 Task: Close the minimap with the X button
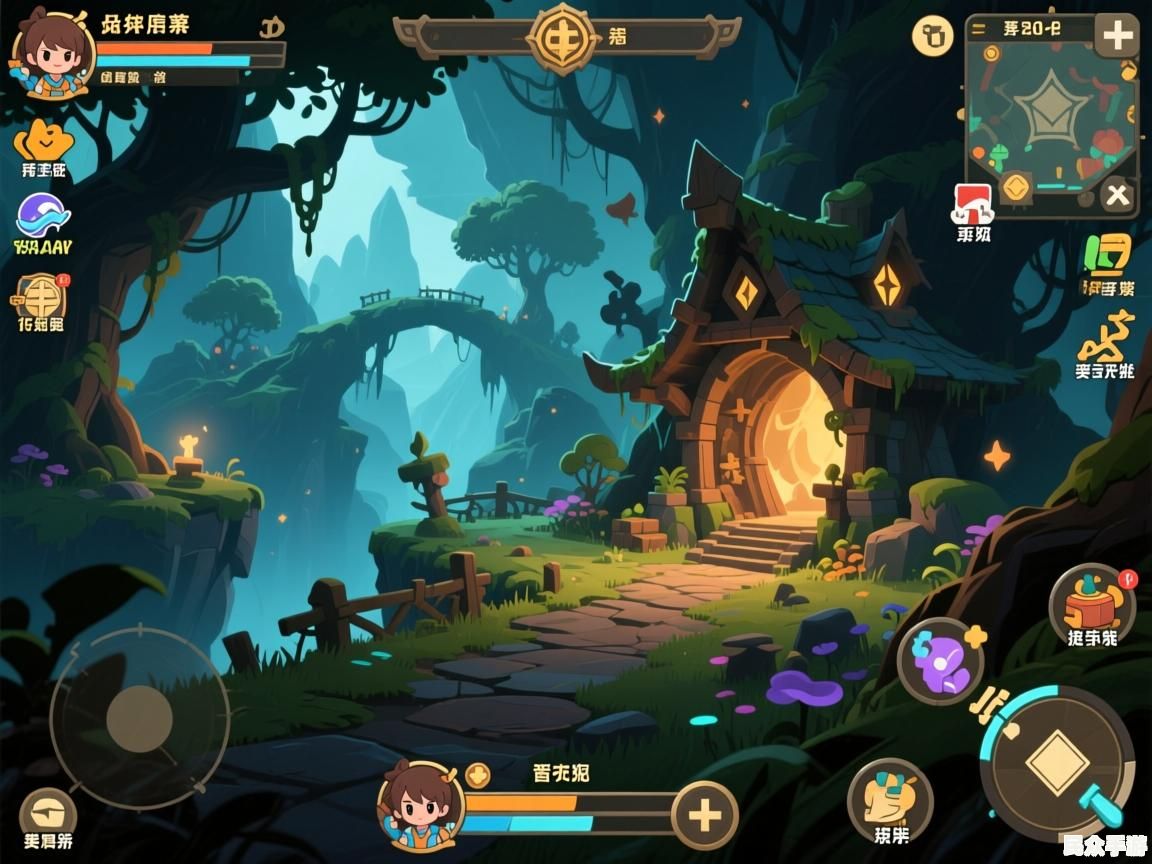point(1117,196)
